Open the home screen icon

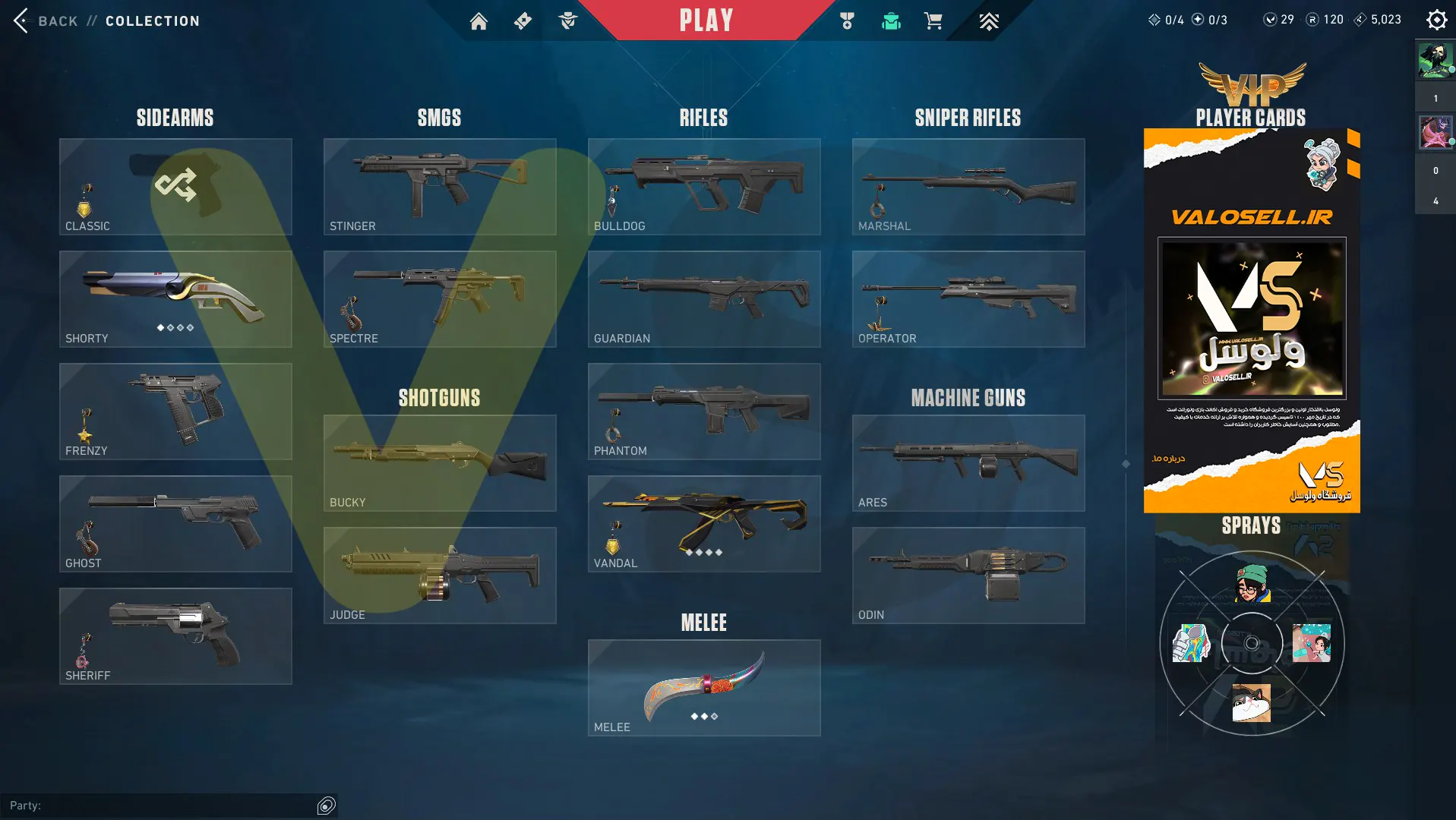tap(478, 21)
